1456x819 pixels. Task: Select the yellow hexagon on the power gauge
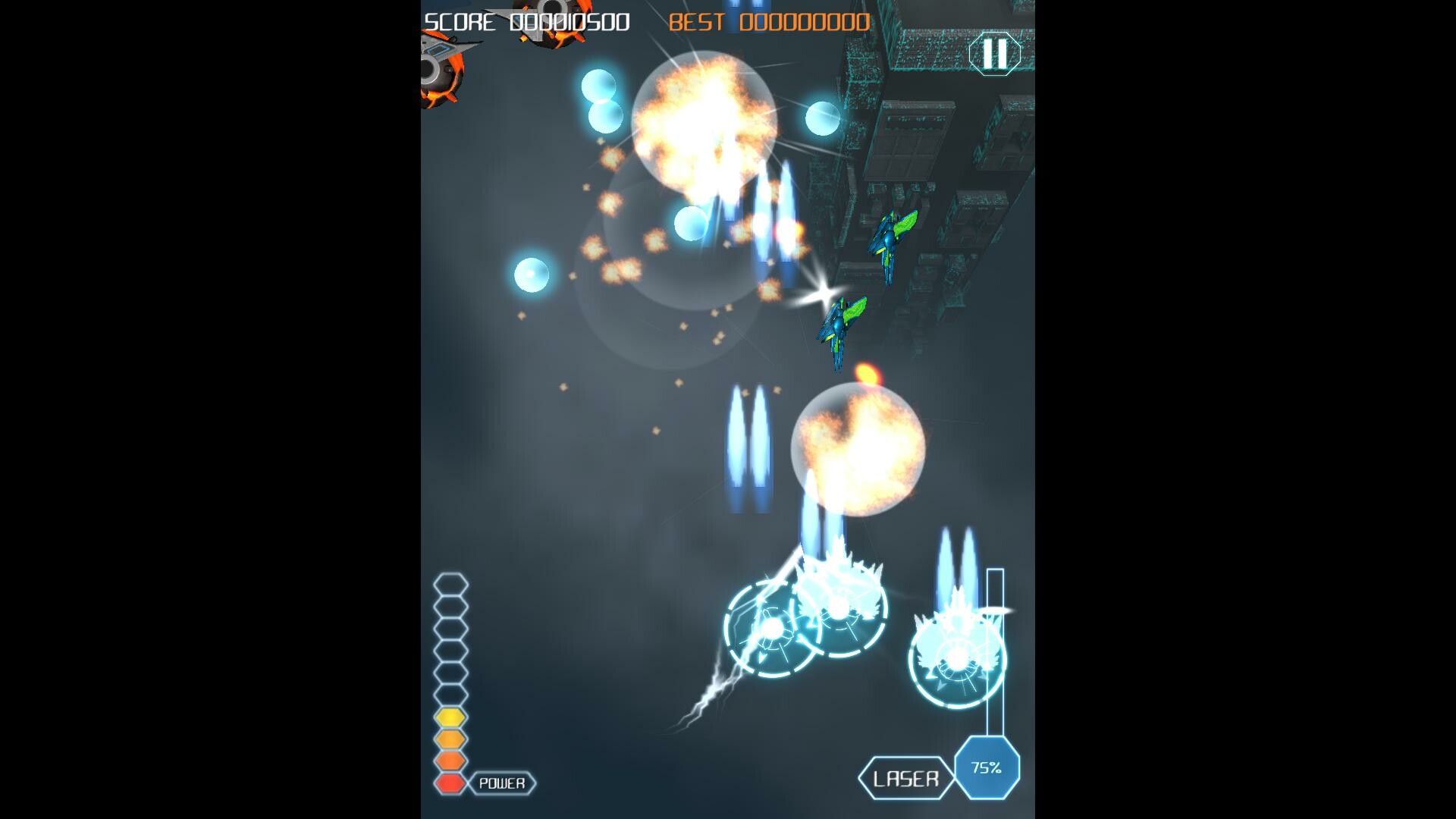(449, 714)
